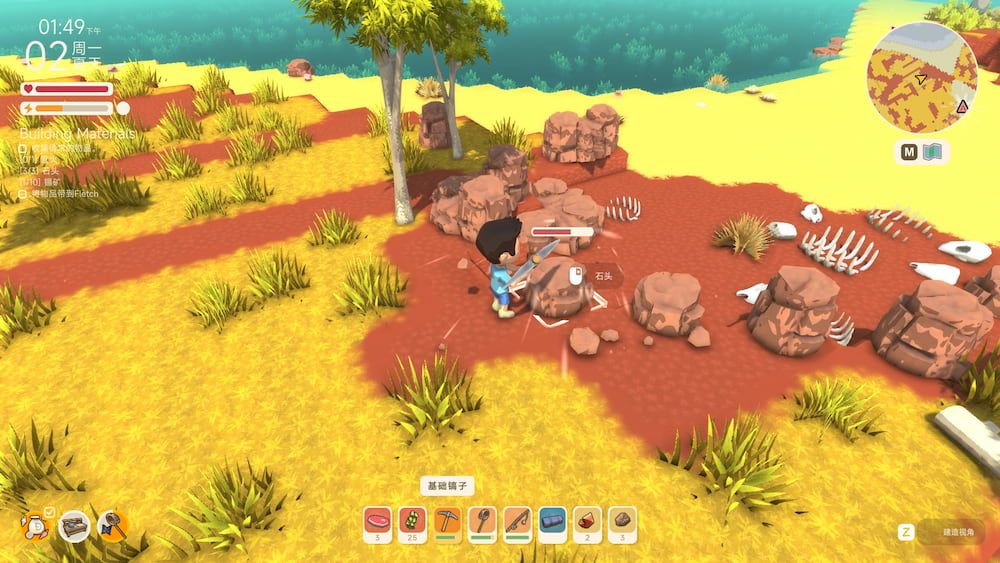The image size is (1000, 563).
Task: Select the raw meat hotbar slot
Action: (378, 521)
